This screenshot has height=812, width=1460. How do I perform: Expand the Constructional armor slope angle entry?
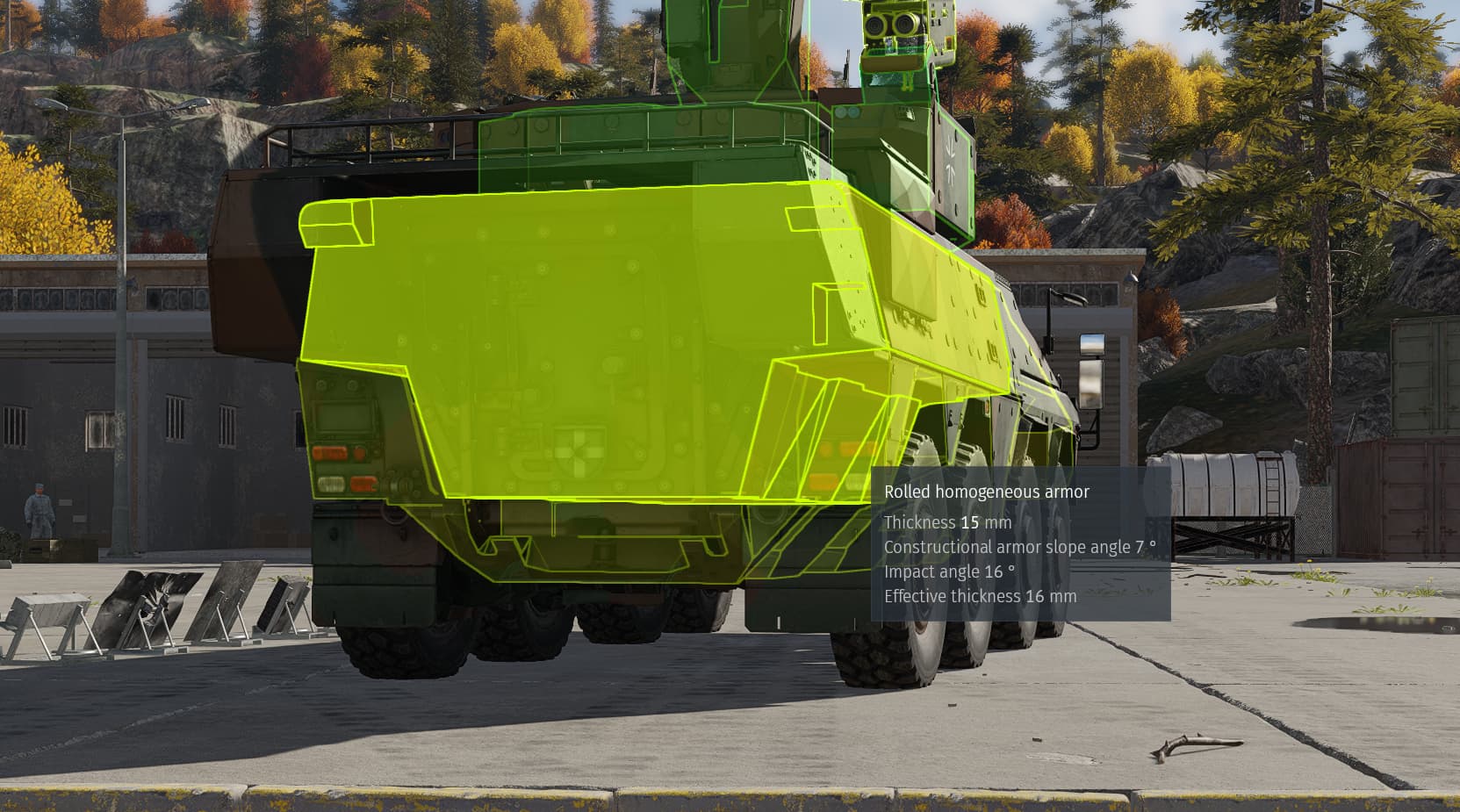pyautogui.click(x=1018, y=545)
